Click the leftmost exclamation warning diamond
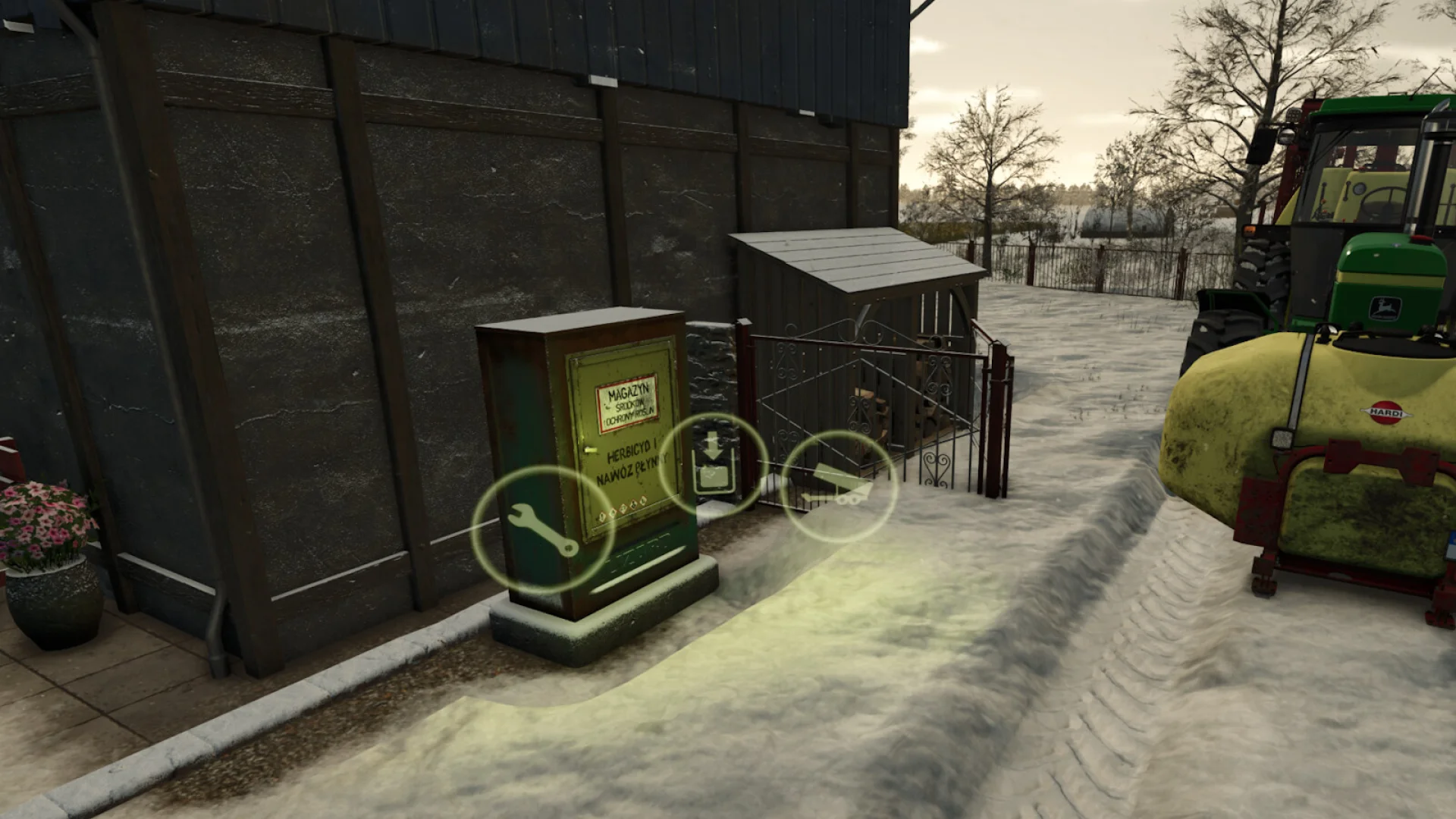1456x819 pixels. coord(602,517)
